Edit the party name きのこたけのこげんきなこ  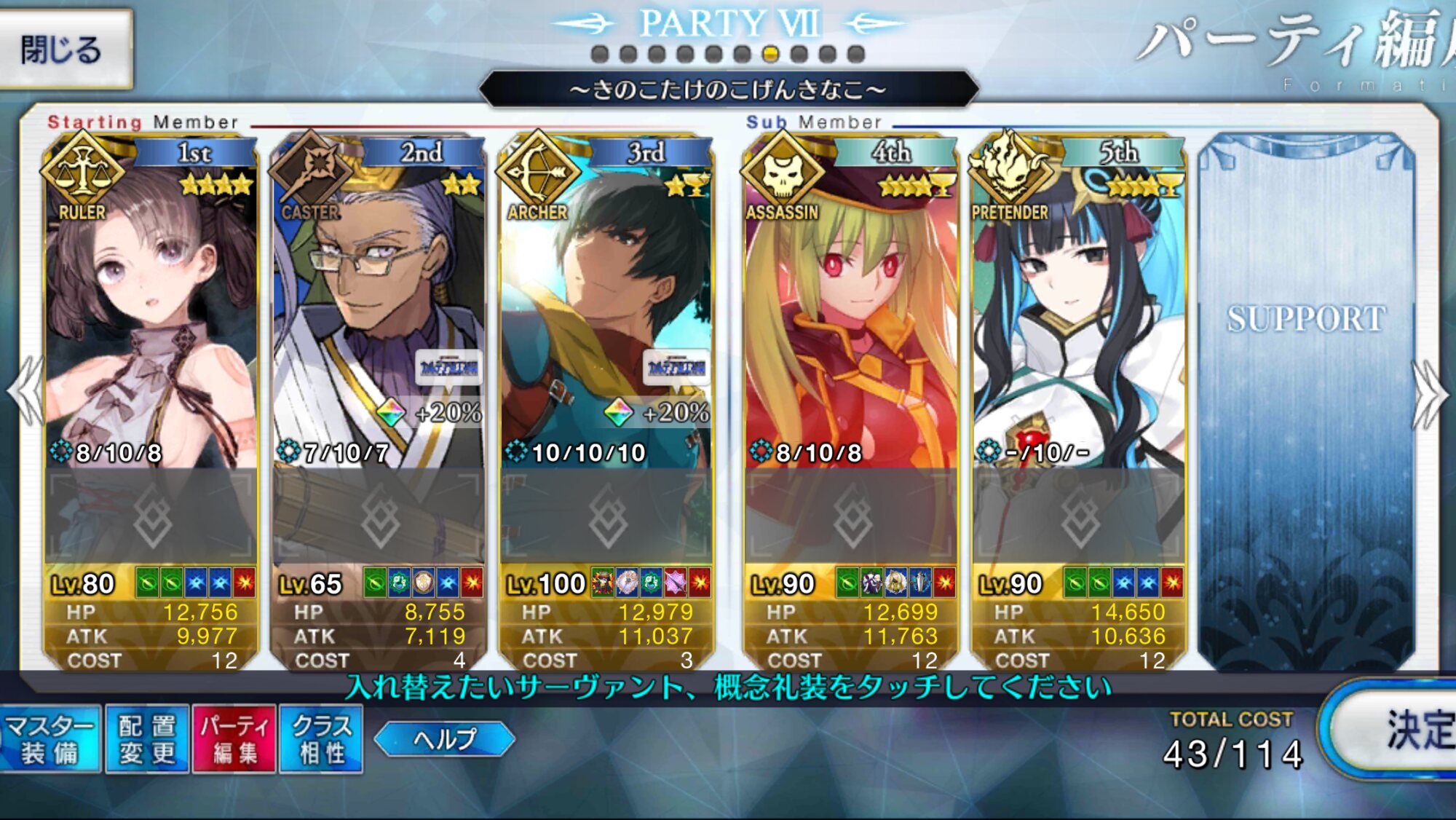[x=728, y=90]
